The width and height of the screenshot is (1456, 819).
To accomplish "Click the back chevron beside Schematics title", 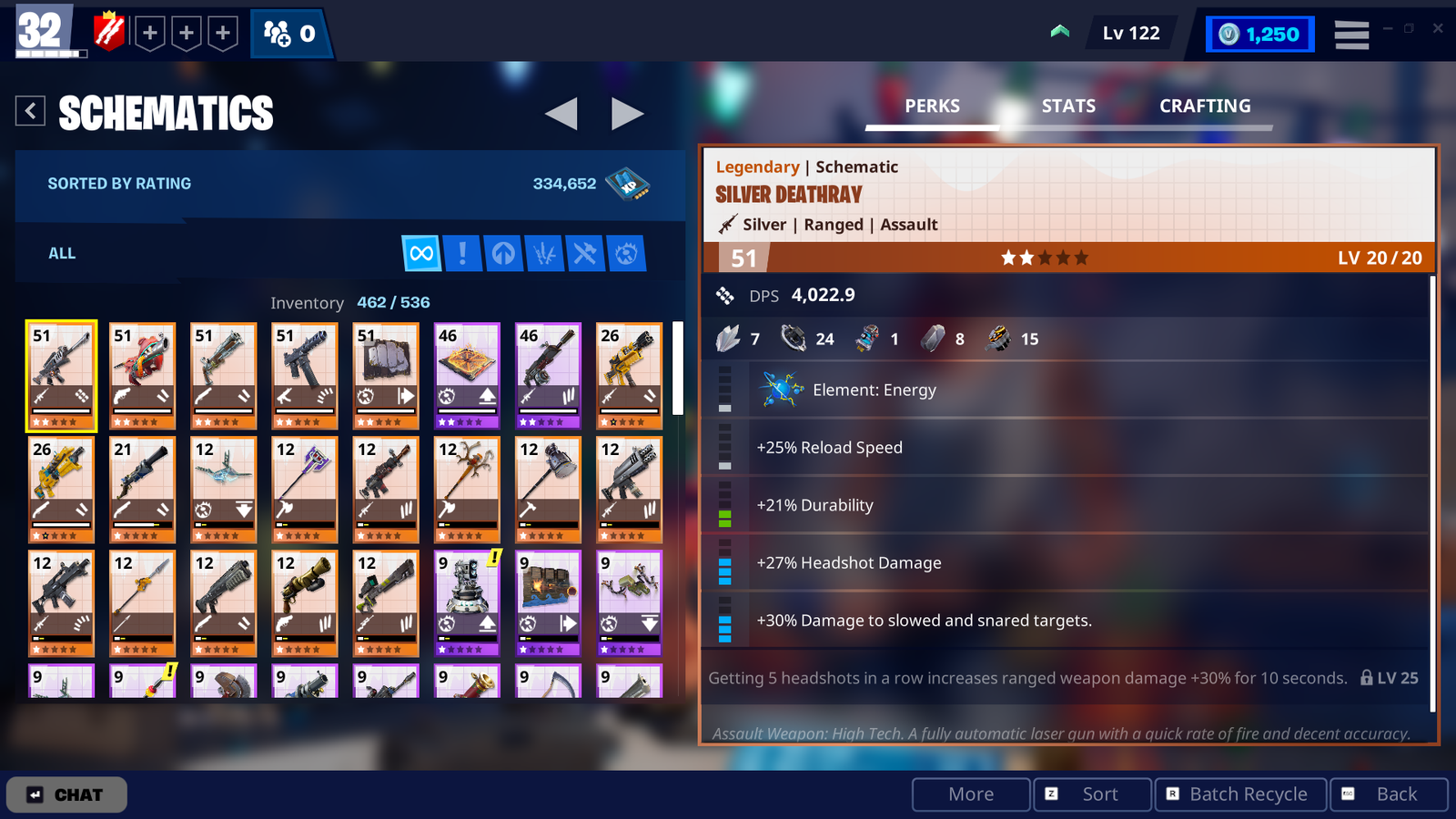I will pos(30,111).
